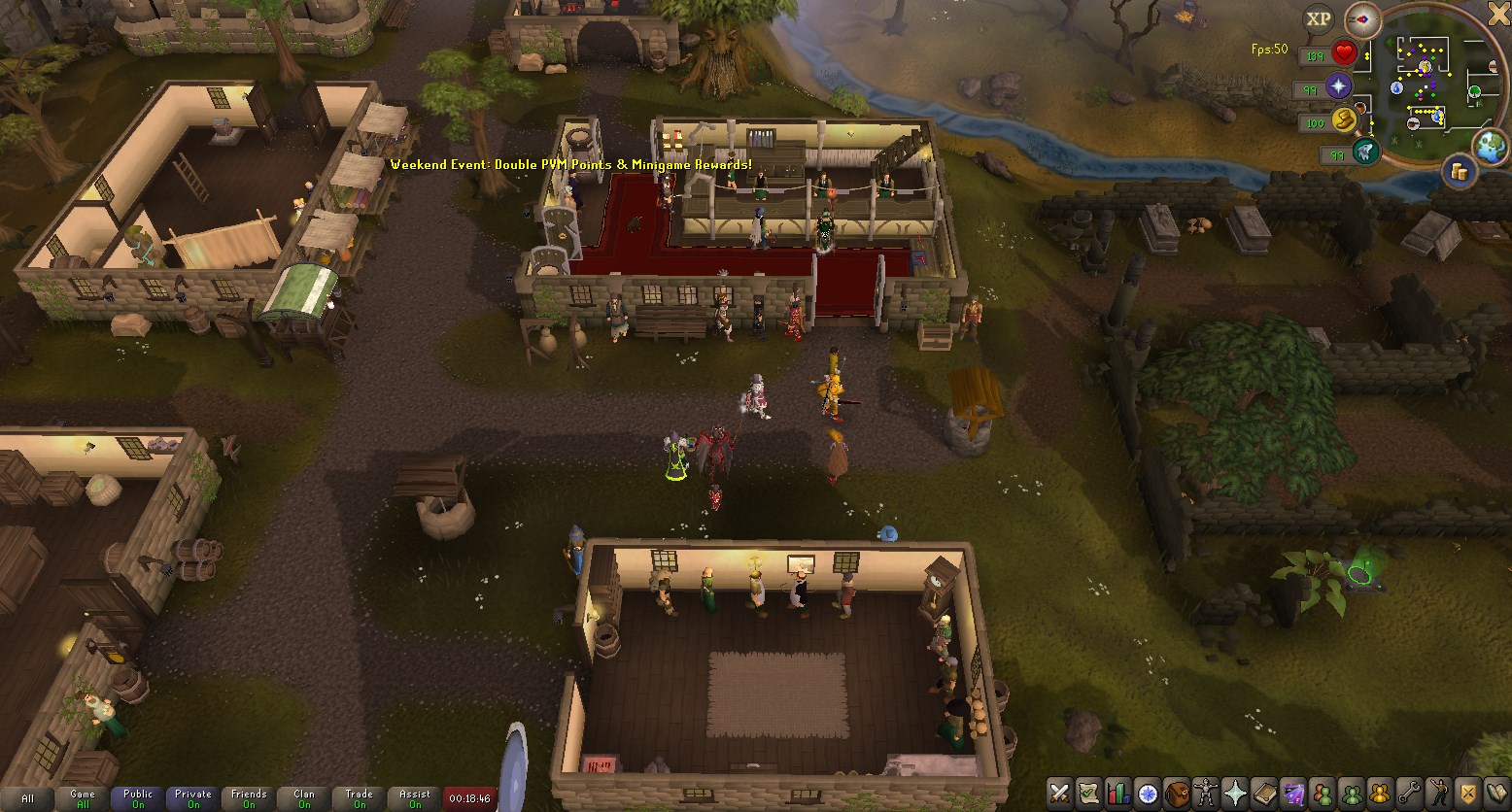1512x812 pixels.
Task: Open the emotes waving figure tab
Action: pos(1438,793)
